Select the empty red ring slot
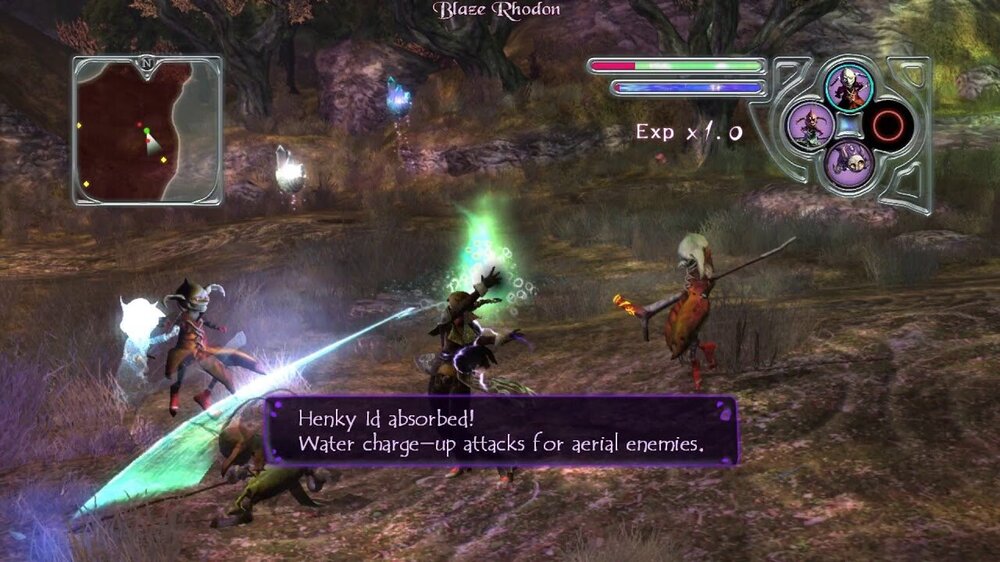1000x562 pixels. coord(888,126)
